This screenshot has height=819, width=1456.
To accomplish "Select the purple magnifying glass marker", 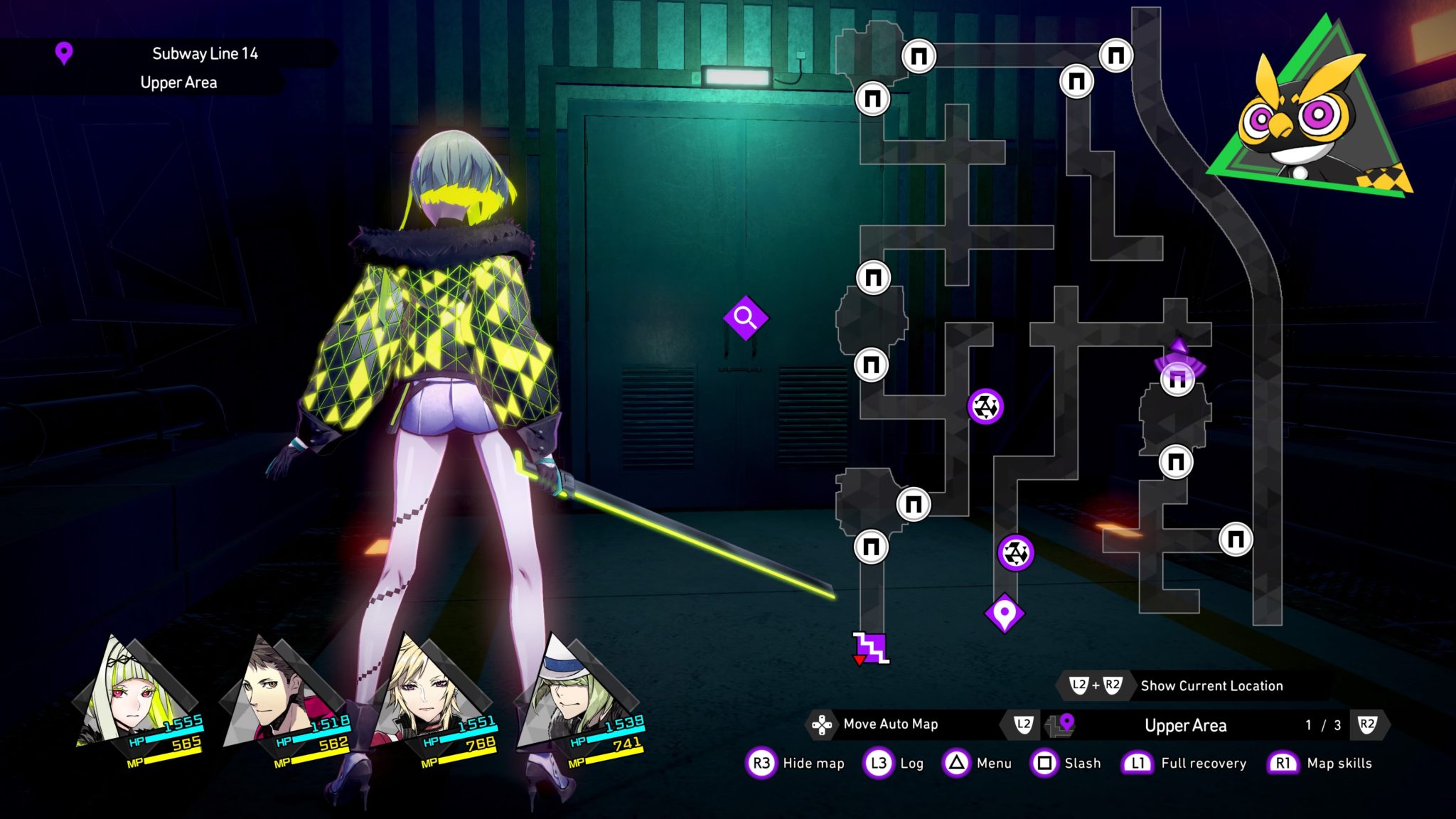I will pyautogui.click(x=745, y=318).
